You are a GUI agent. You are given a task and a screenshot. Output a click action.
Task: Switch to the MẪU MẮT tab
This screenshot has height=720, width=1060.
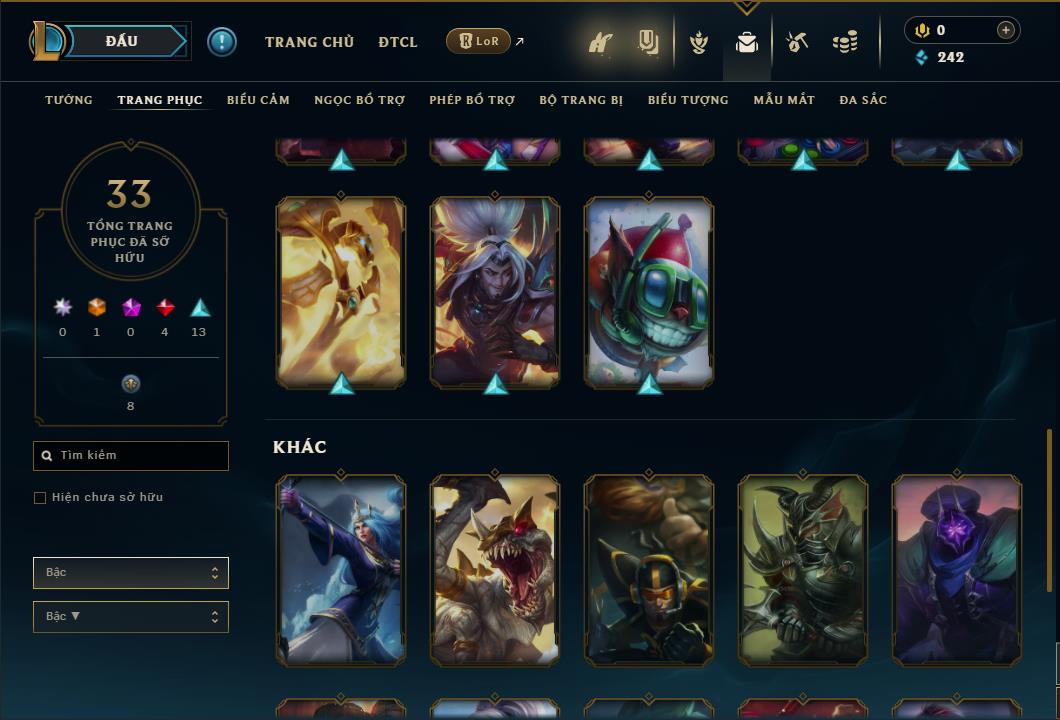784,100
